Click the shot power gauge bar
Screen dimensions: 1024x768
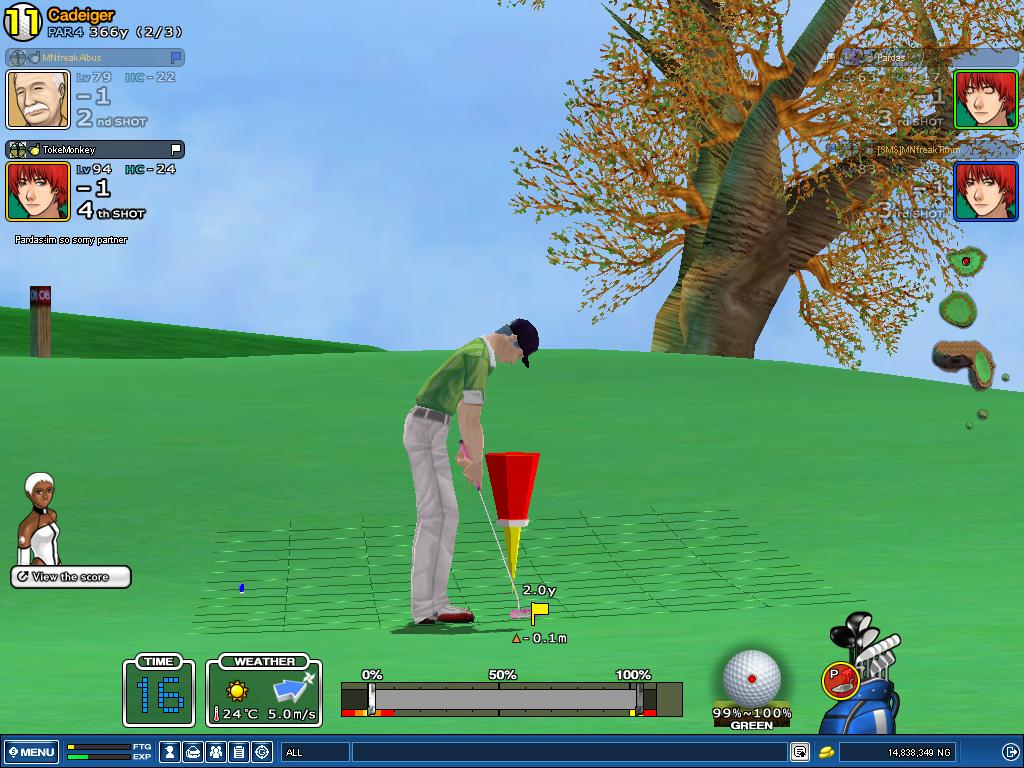(505, 697)
